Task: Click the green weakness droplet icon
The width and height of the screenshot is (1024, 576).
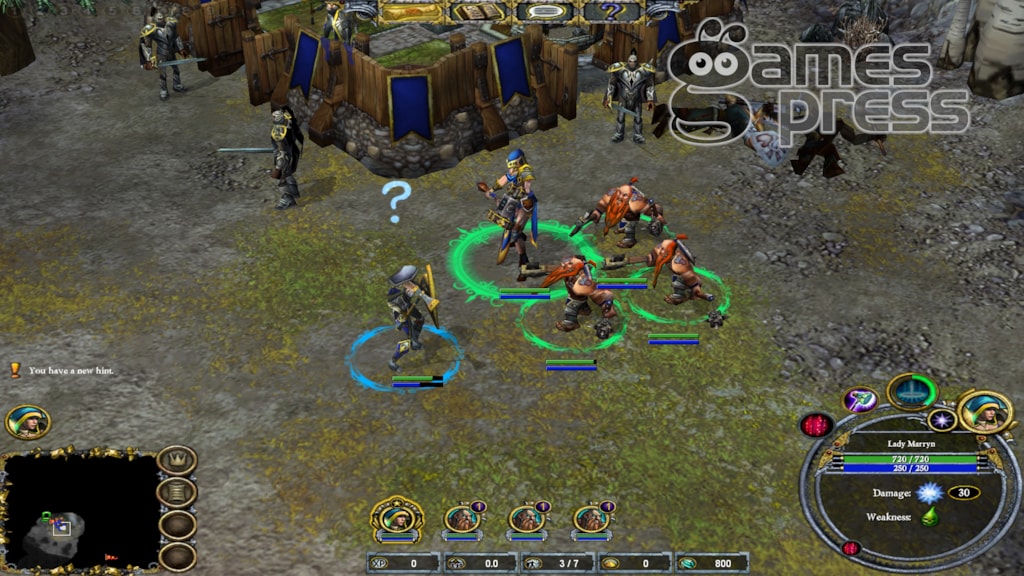Action: click(x=929, y=516)
